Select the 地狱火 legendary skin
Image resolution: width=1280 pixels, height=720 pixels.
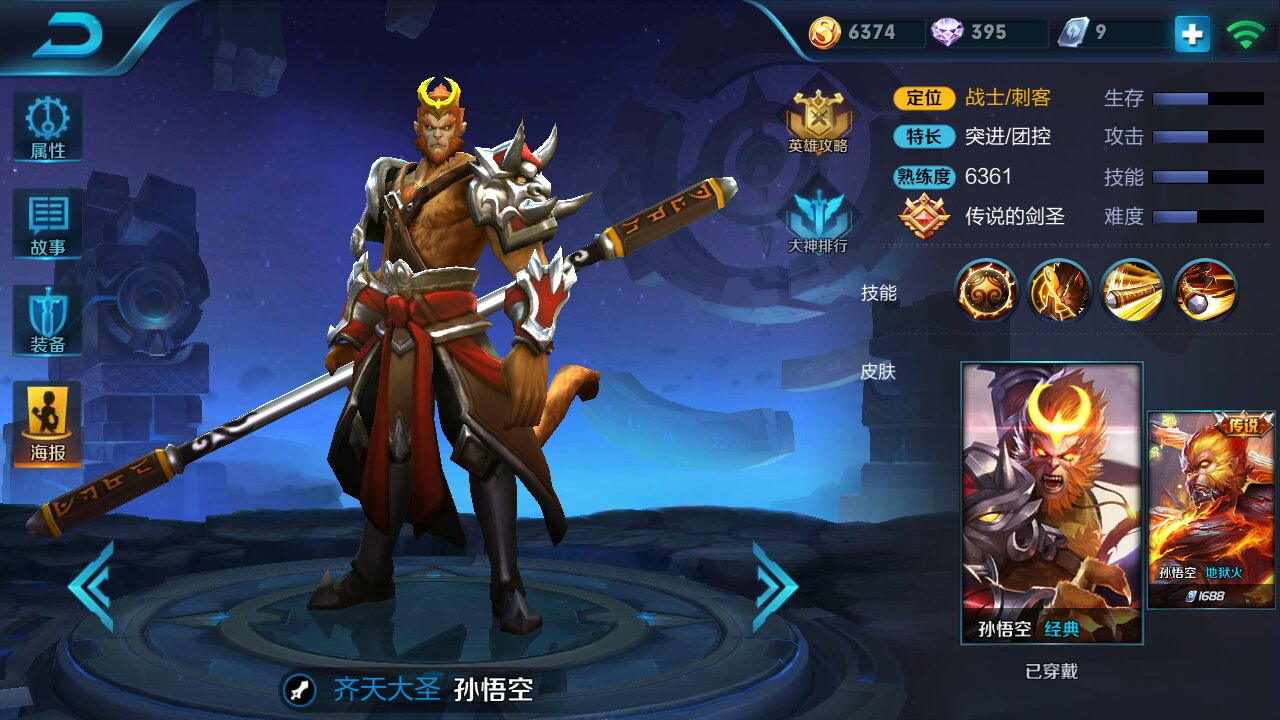tap(1211, 508)
